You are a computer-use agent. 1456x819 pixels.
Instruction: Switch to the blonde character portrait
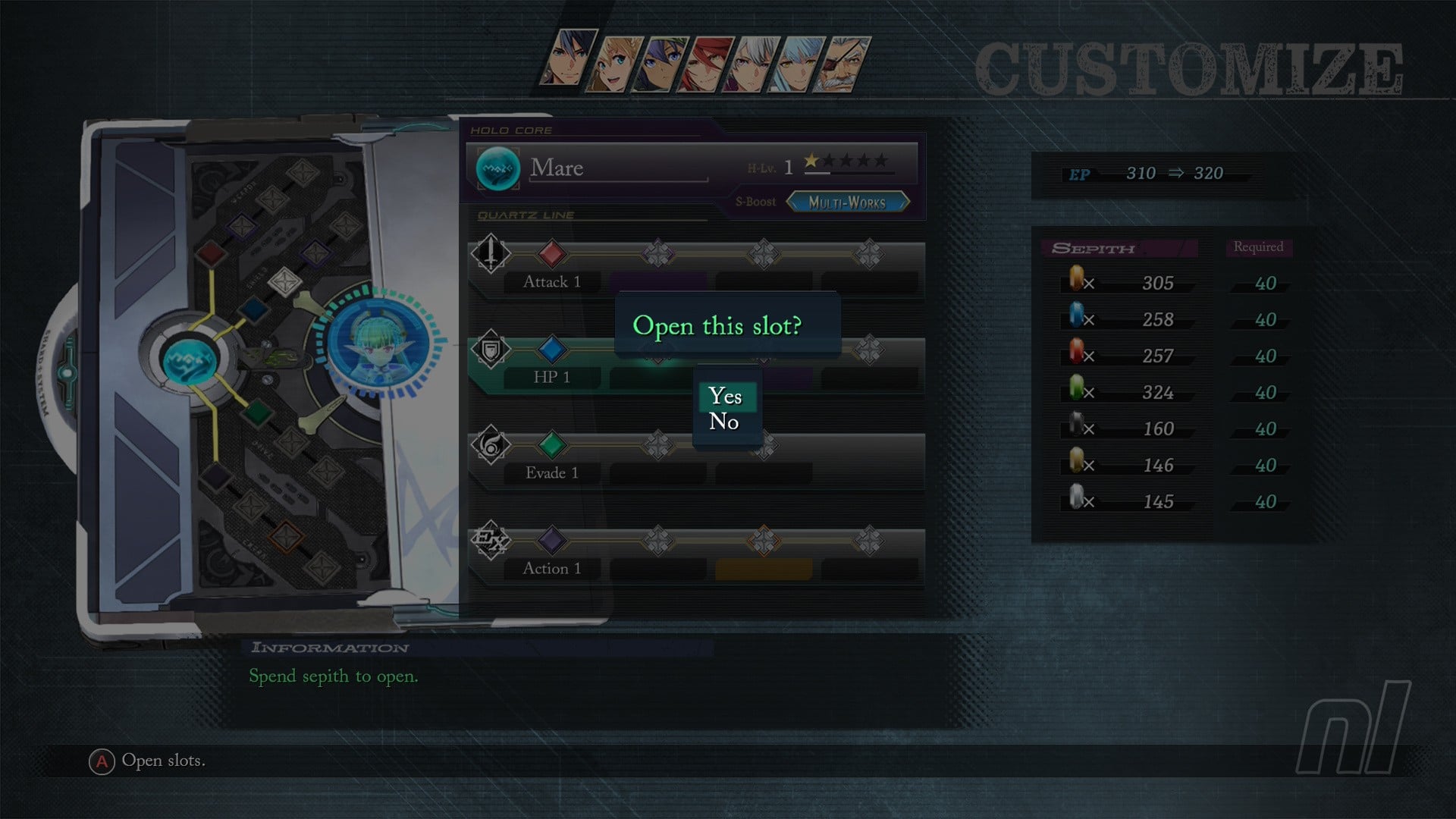point(616,64)
